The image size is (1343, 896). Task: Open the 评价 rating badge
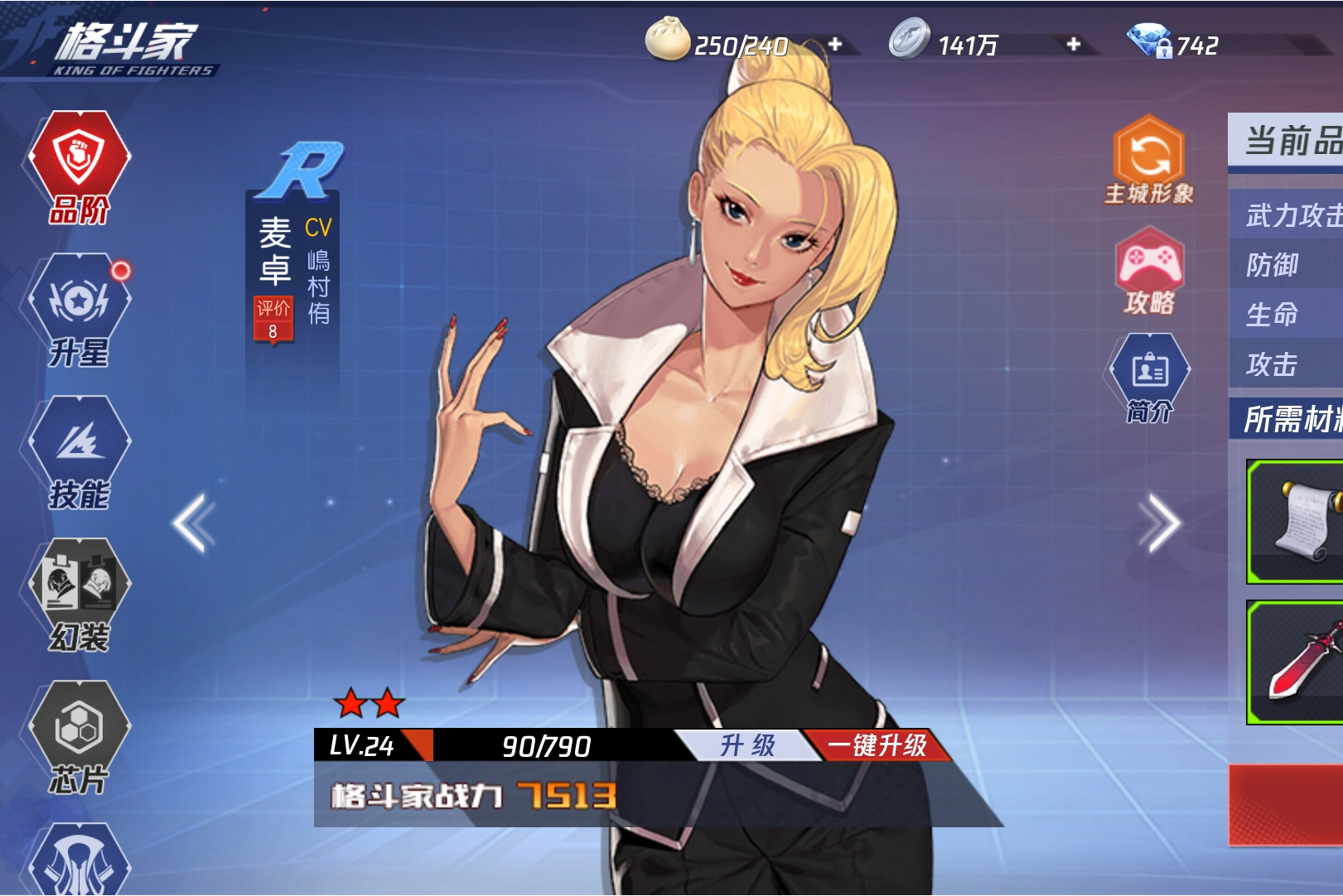(273, 319)
